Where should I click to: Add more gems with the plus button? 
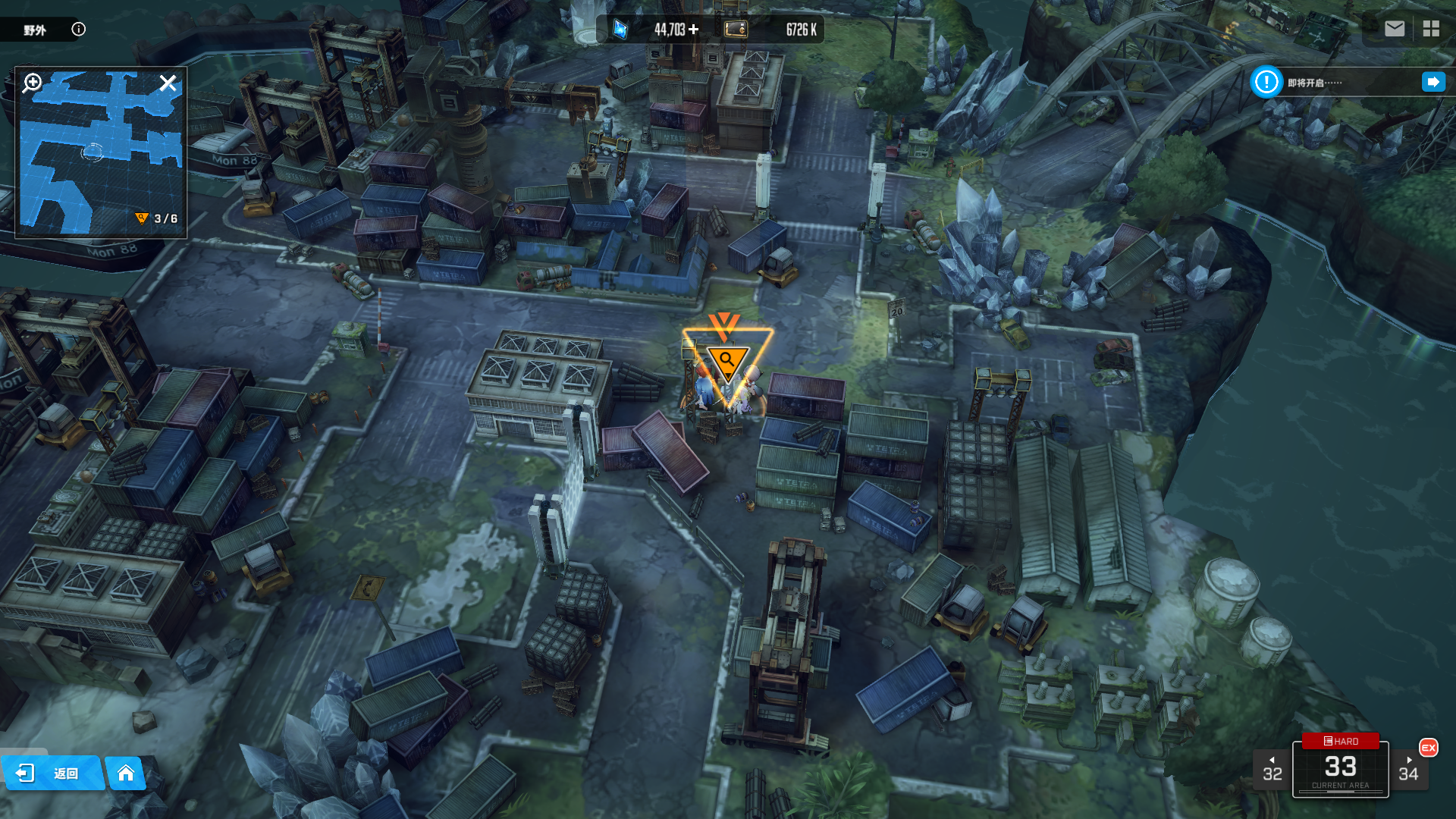click(x=694, y=30)
